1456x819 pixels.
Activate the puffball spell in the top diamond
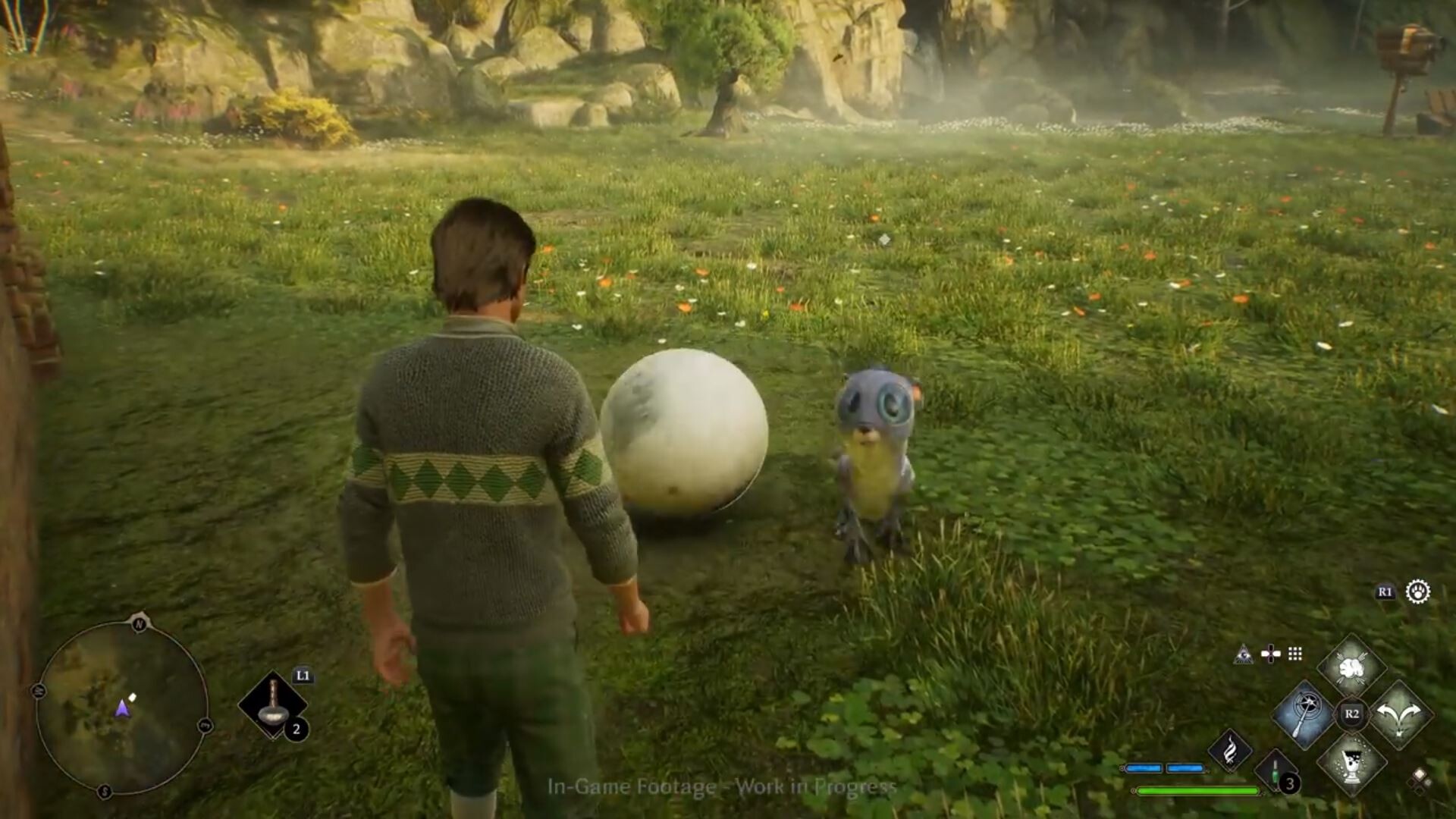tap(1351, 668)
